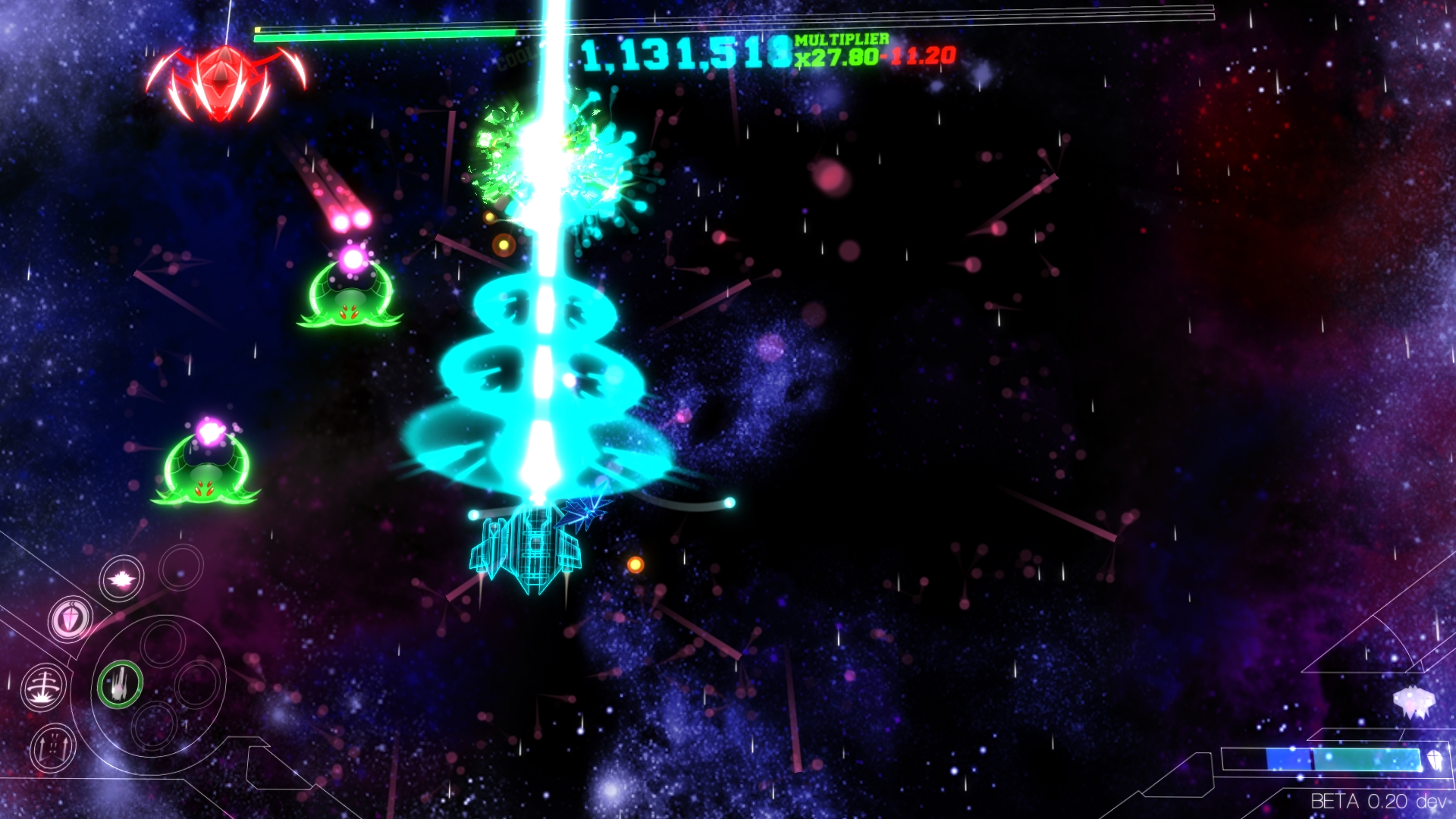The height and width of the screenshot is (819, 1456).
Task: Click the COOL text behind the beam
Action: click(519, 57)
